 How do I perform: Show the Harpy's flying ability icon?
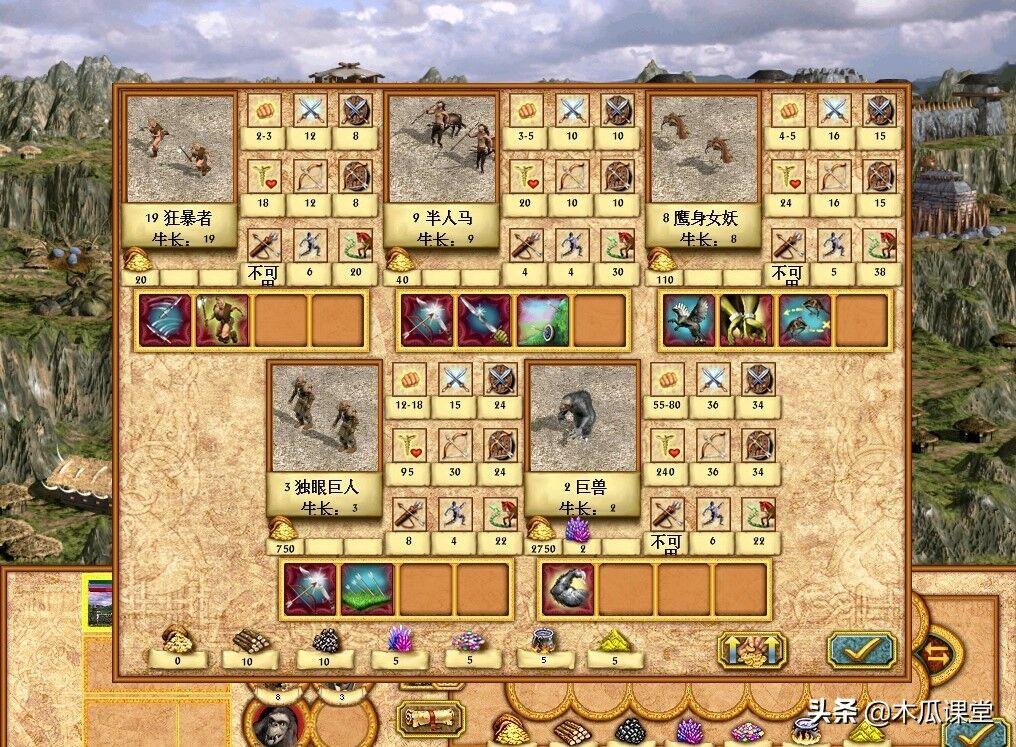pos(690,320)
